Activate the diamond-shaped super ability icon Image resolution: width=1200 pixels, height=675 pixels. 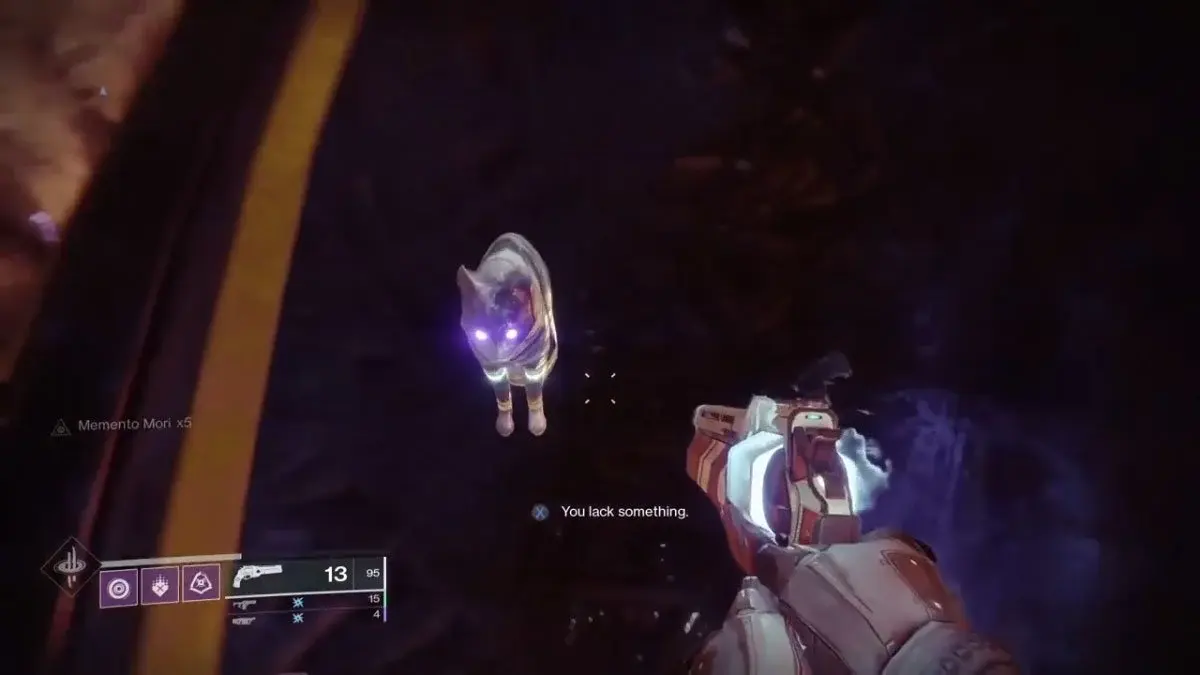(x=71, y=567)
